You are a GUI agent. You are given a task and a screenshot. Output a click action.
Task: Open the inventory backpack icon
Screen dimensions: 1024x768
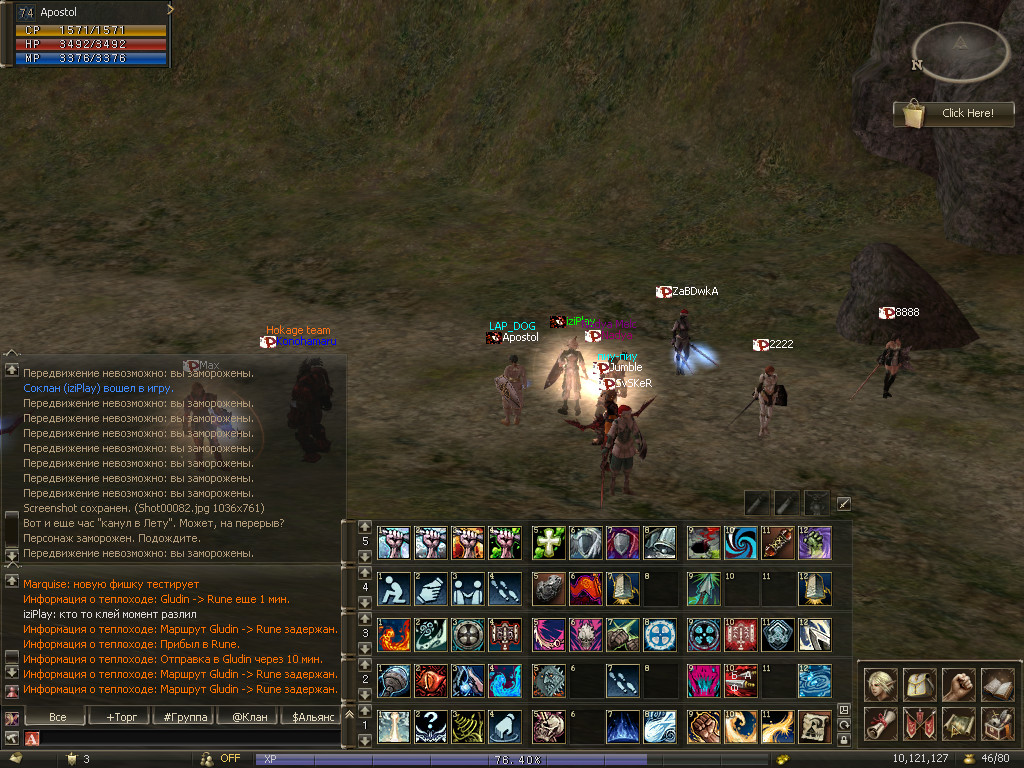tap(919, 684)
